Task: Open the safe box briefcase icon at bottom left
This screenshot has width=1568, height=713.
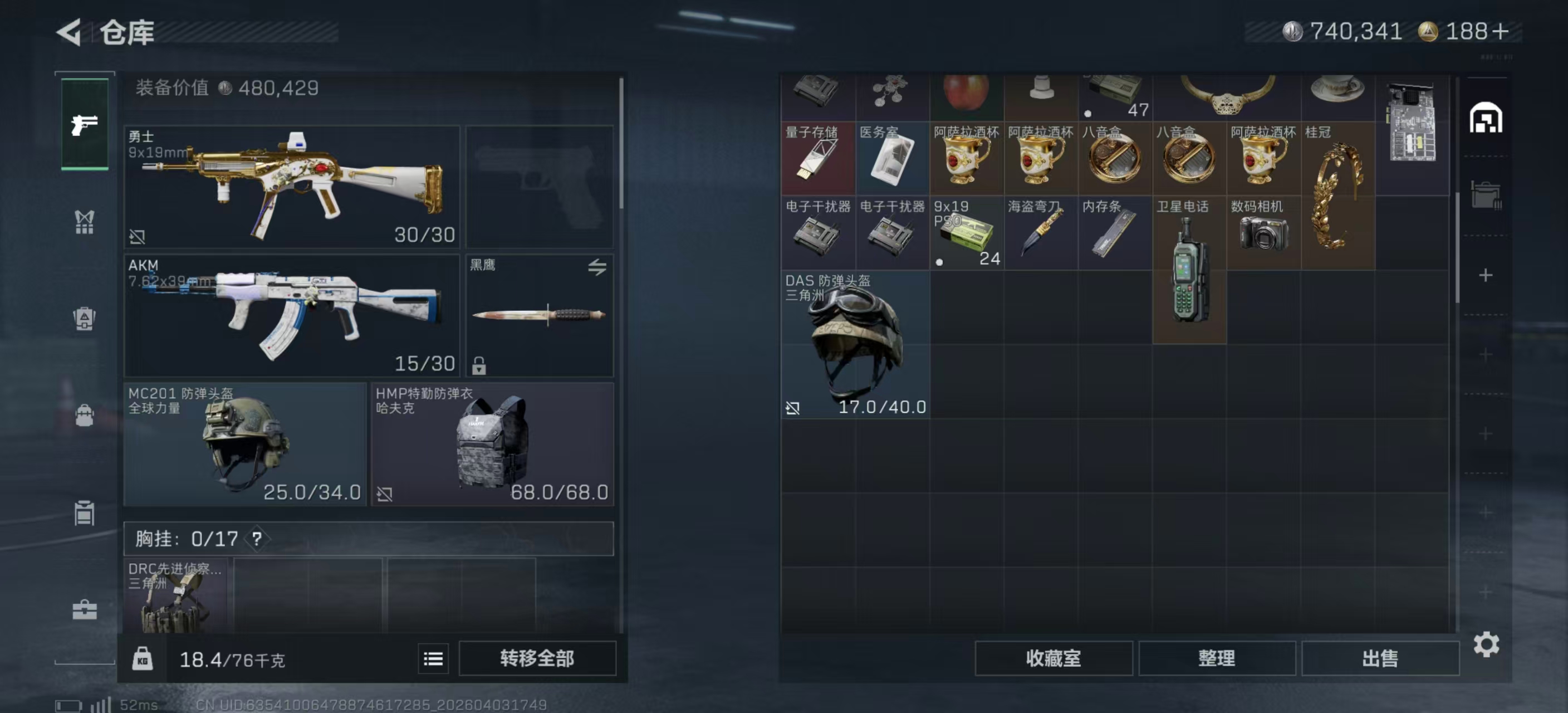Action: 84,609
